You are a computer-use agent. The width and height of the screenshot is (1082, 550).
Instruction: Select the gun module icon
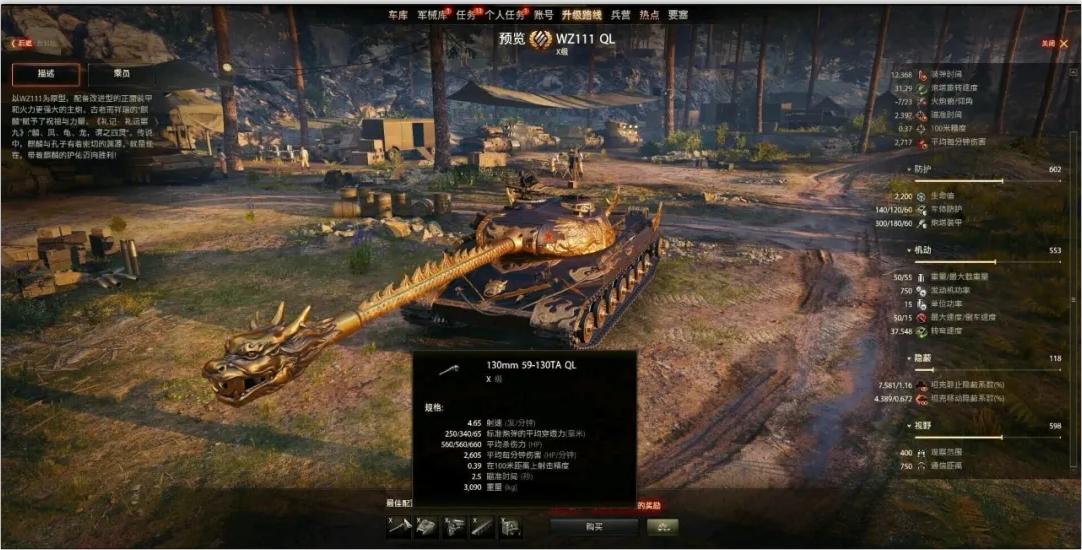click(x=399, y=527)
